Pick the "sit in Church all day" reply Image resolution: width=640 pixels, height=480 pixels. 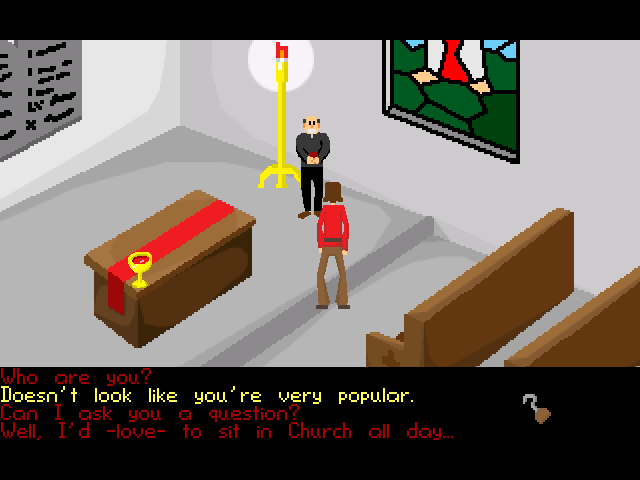click(x=227, y=432)
